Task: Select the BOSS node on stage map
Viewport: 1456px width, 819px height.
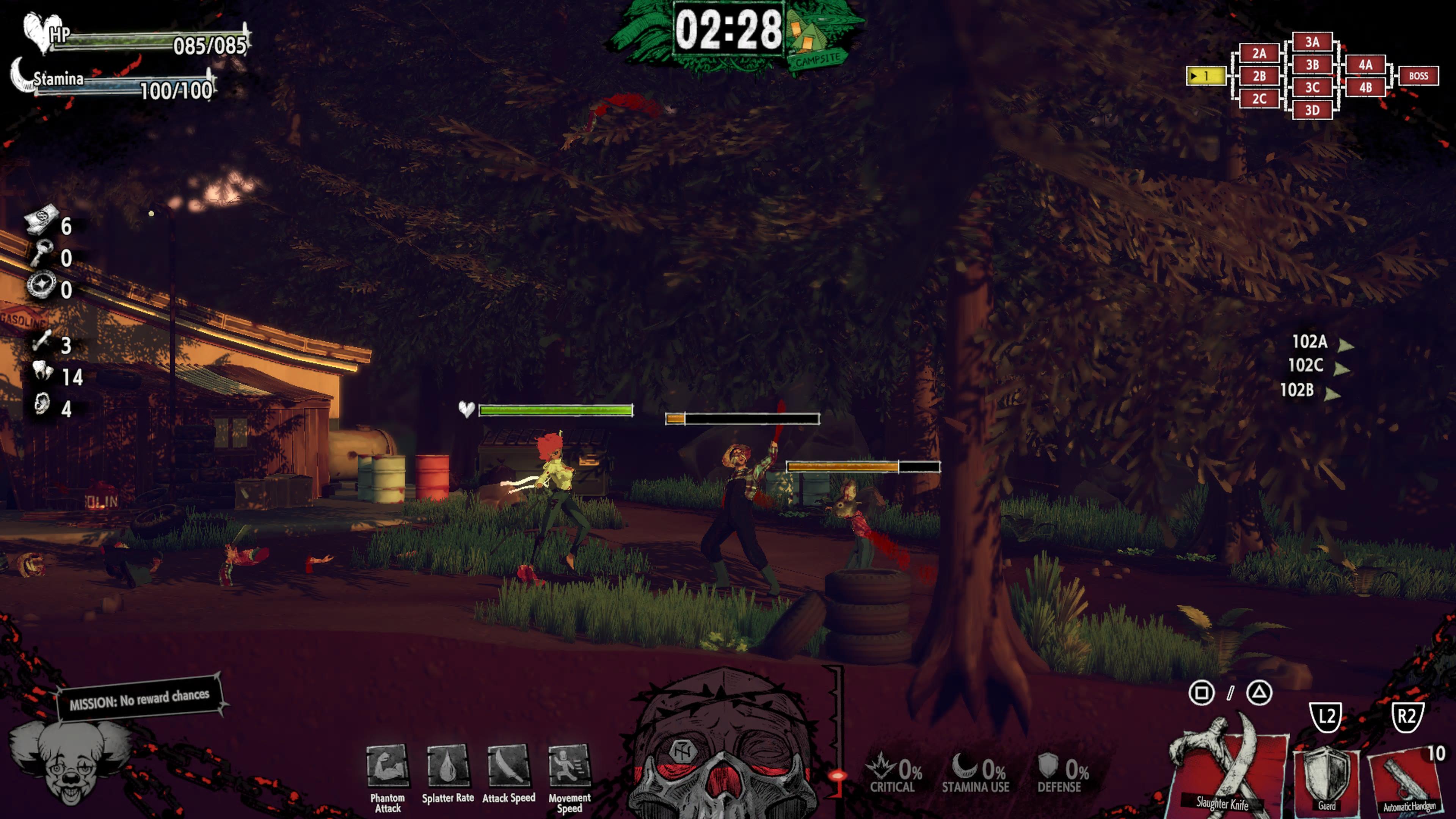Action: pyautogui.click(x=1418, y=76)
